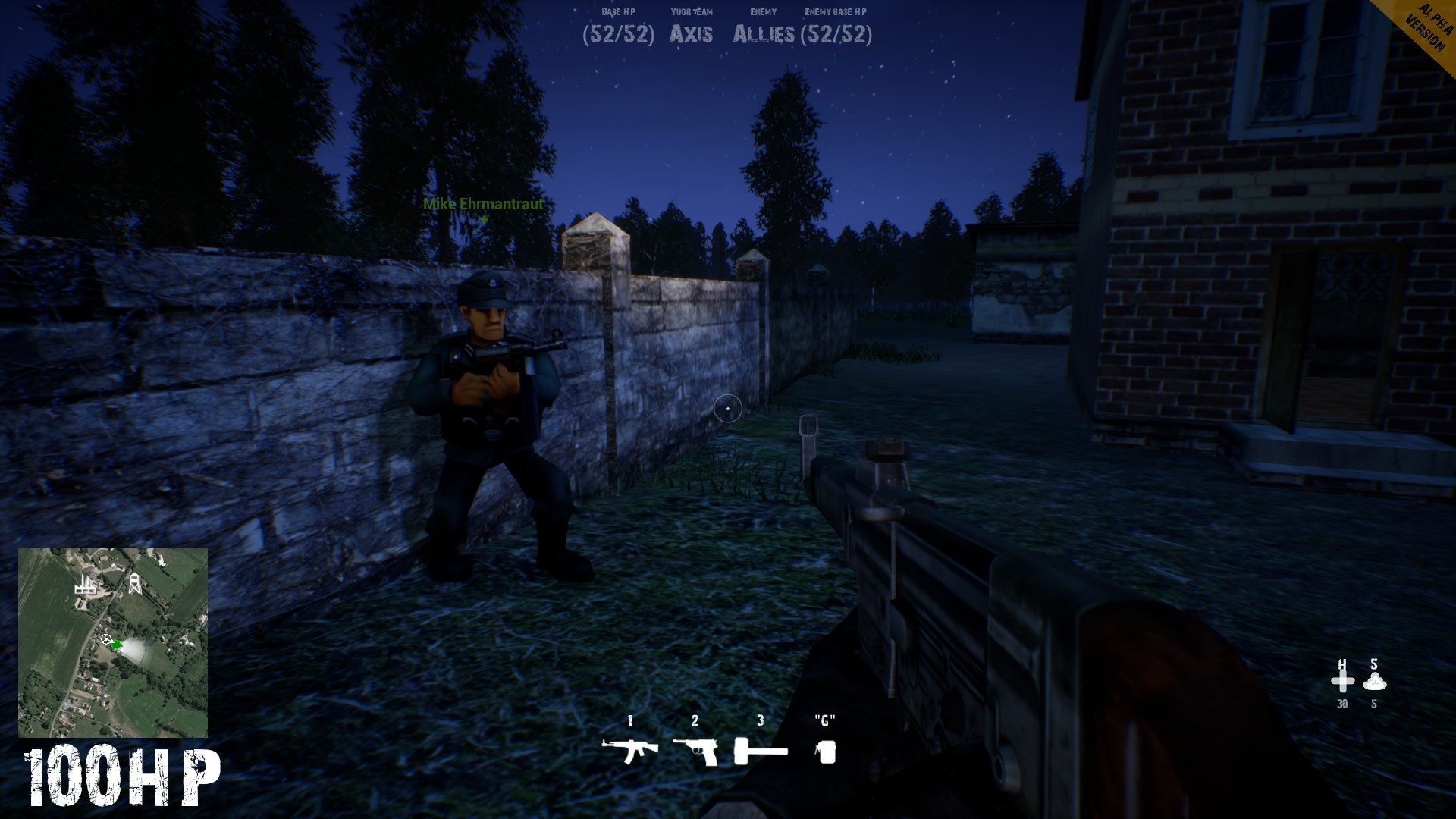Click the Base HP (52/52) counter

(x=618, y=35)
